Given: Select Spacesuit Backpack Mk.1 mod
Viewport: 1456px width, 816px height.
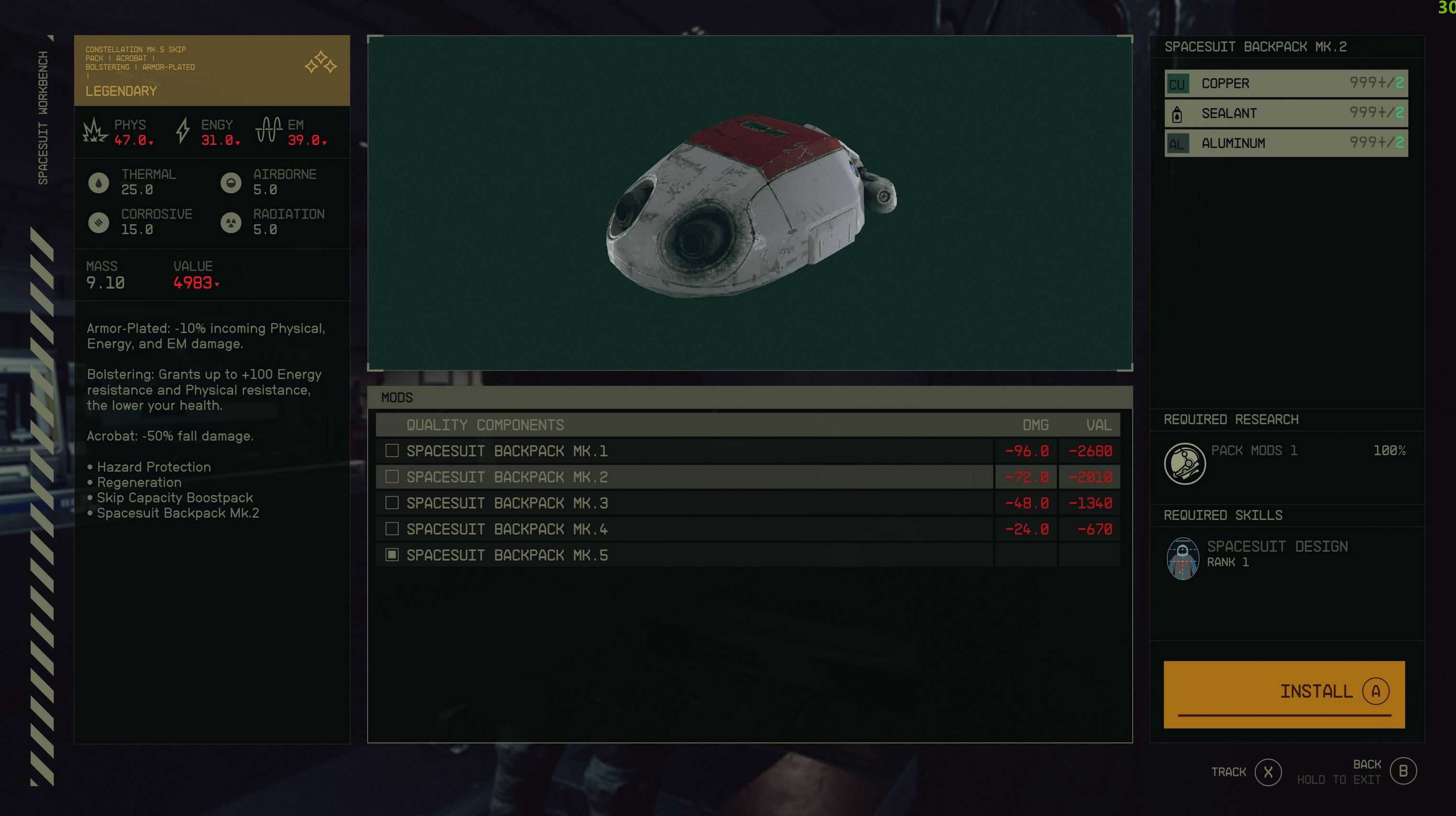Looking at the screenshot, I should (507, 451).
